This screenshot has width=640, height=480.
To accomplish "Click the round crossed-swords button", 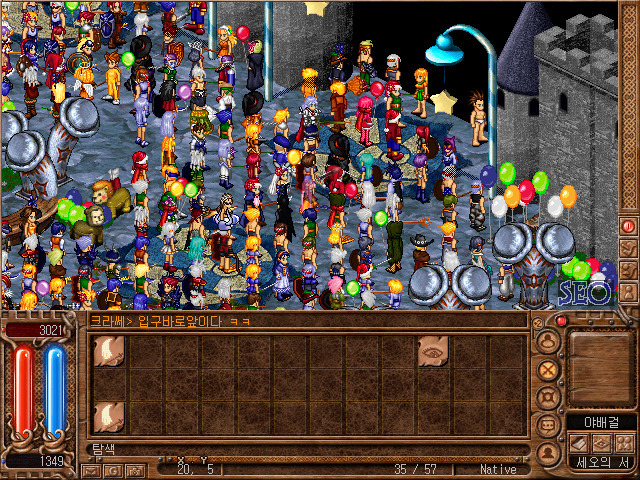I will point(548,368).
